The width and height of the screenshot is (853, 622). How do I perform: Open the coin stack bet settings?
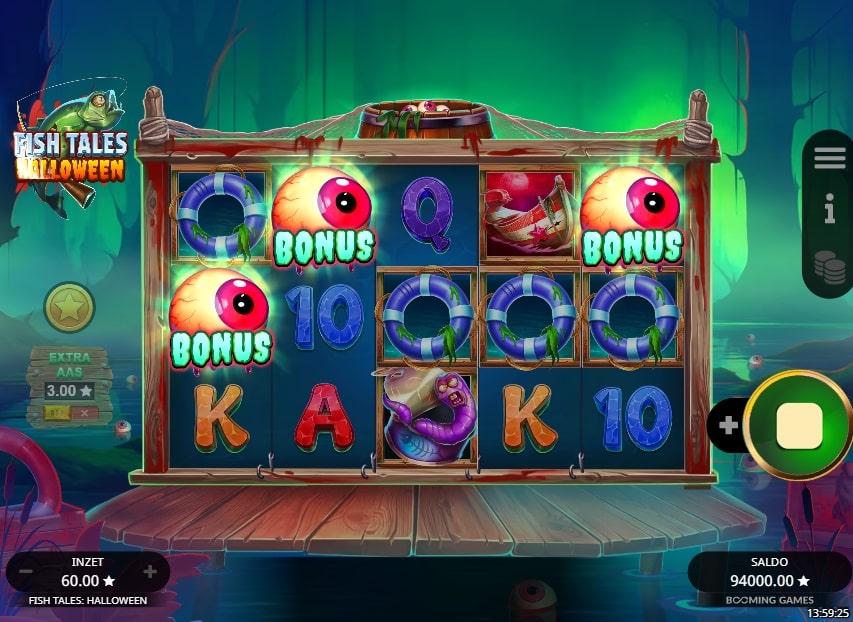(828, 266)
